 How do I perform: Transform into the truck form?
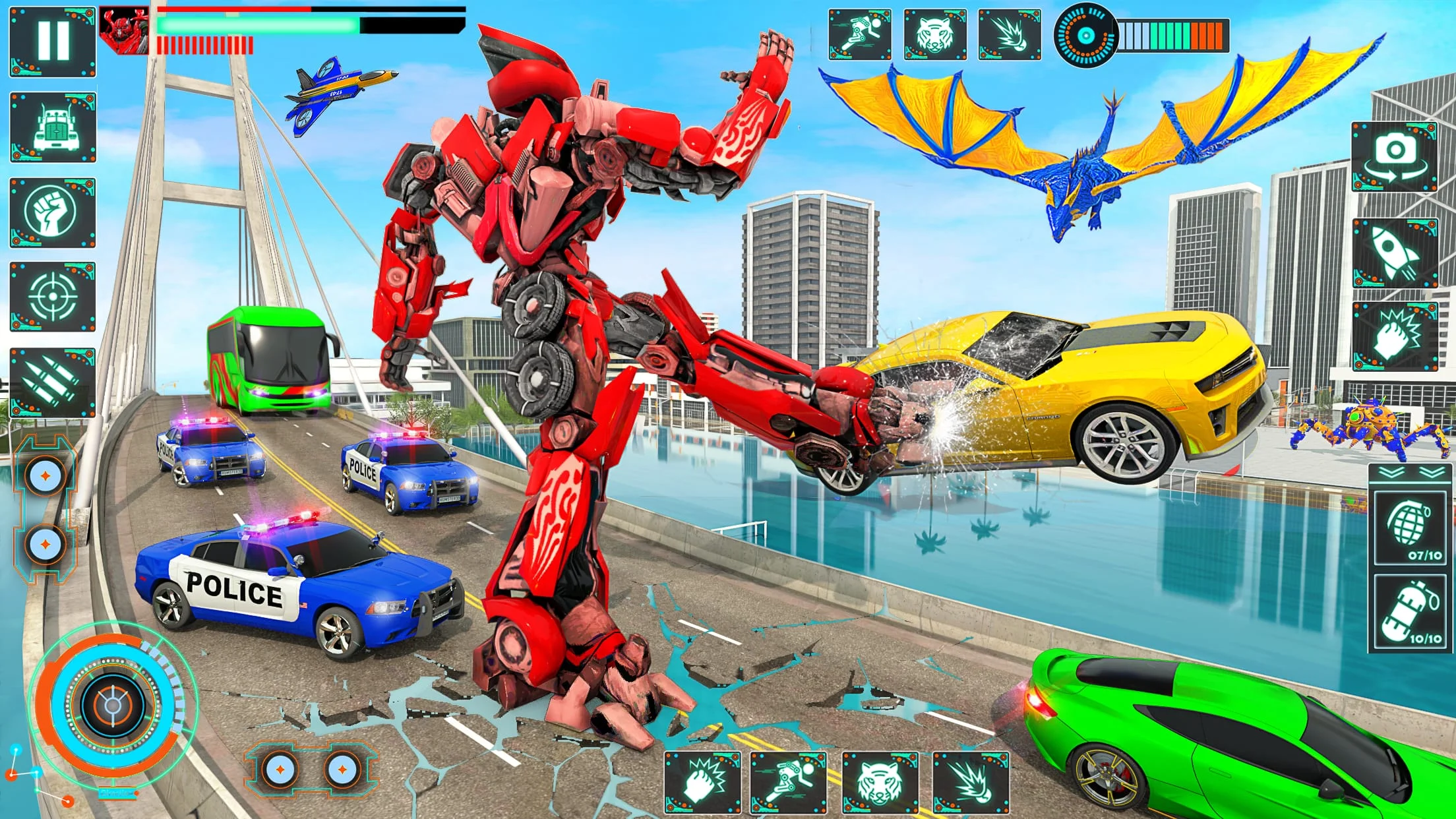pos(53,127)
